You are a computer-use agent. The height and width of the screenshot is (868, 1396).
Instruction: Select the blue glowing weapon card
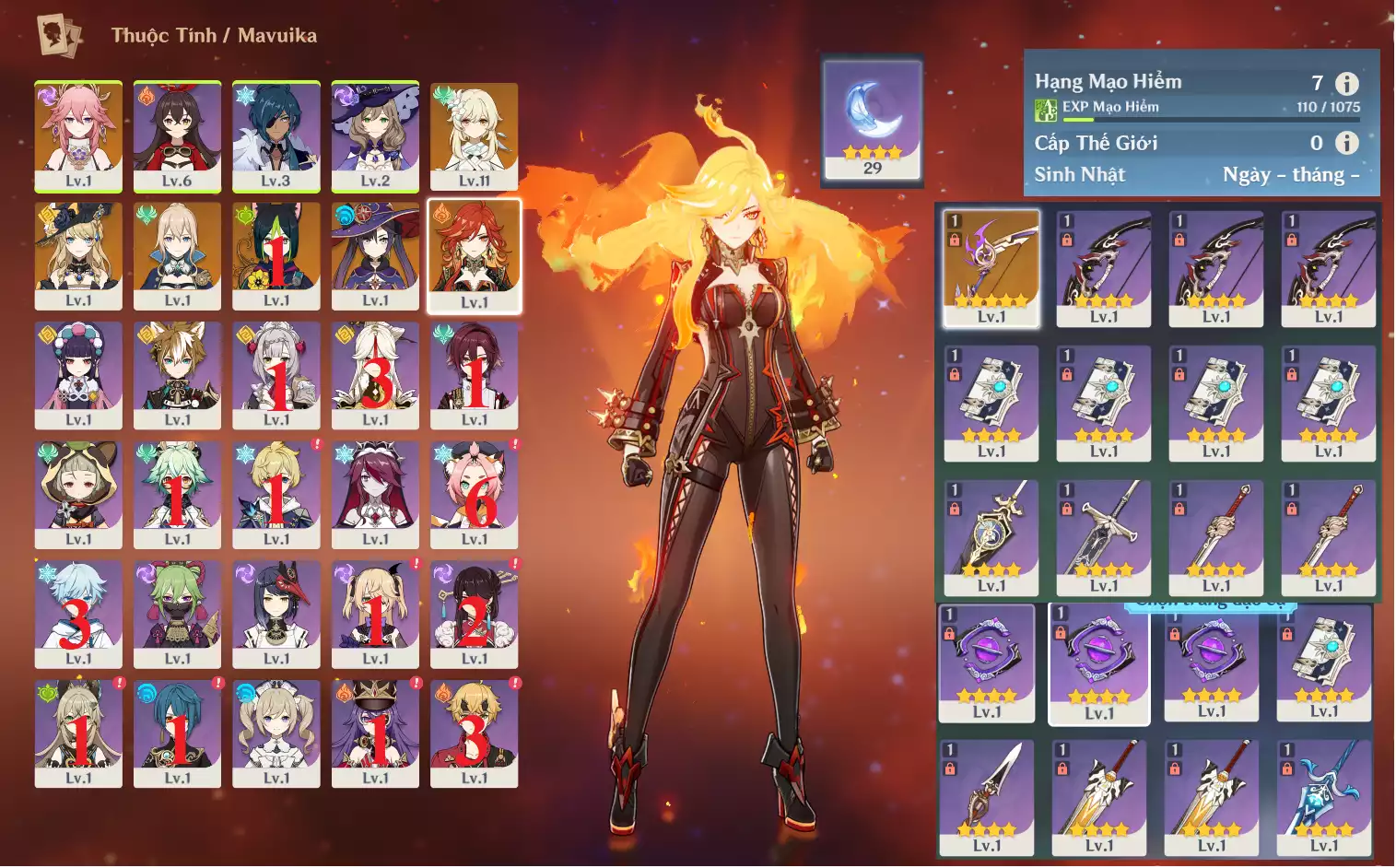[x=1324, y=797]
